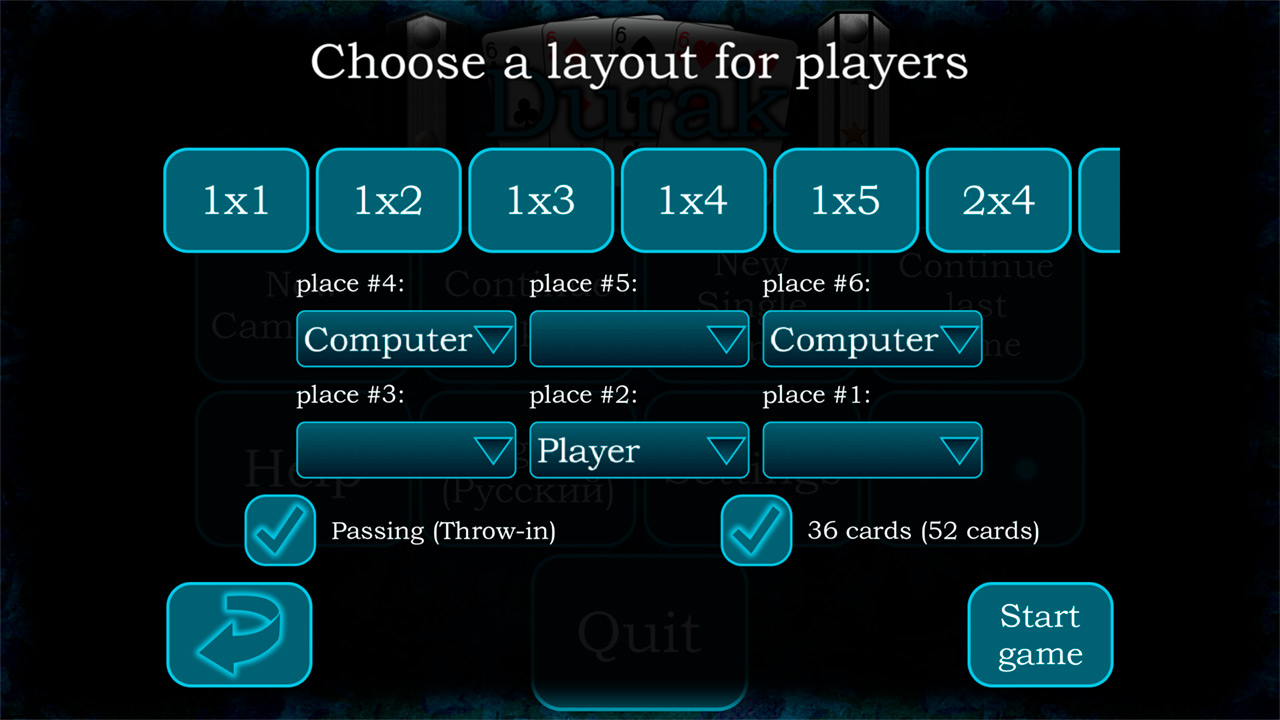Select the 2x4 layout
The height and width of the screenshot is (720, 1280).
(x=998, y=200)
